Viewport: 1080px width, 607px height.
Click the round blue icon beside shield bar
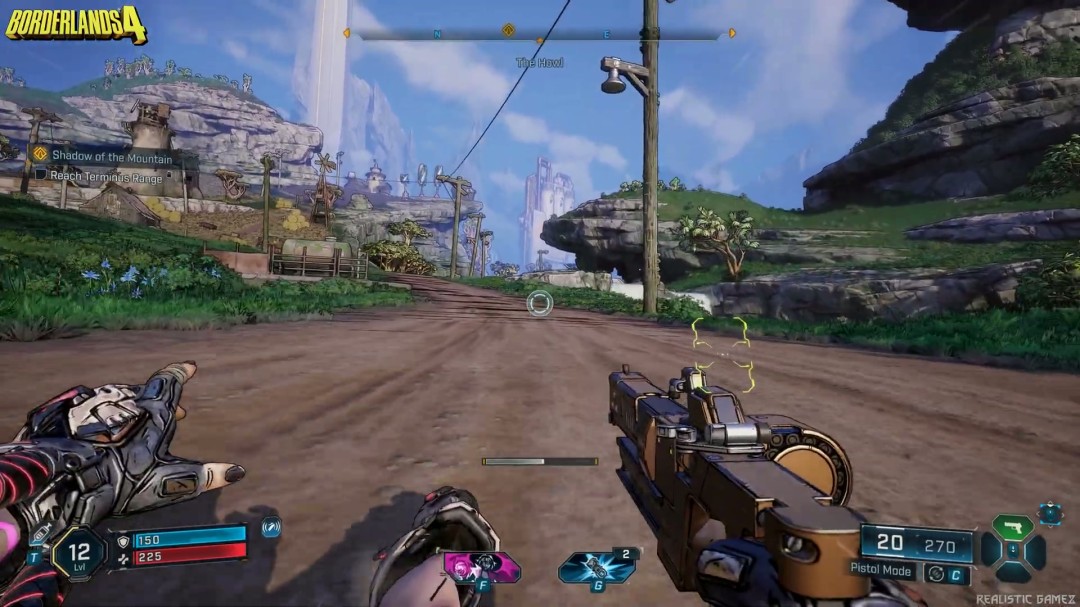[270, 527]
